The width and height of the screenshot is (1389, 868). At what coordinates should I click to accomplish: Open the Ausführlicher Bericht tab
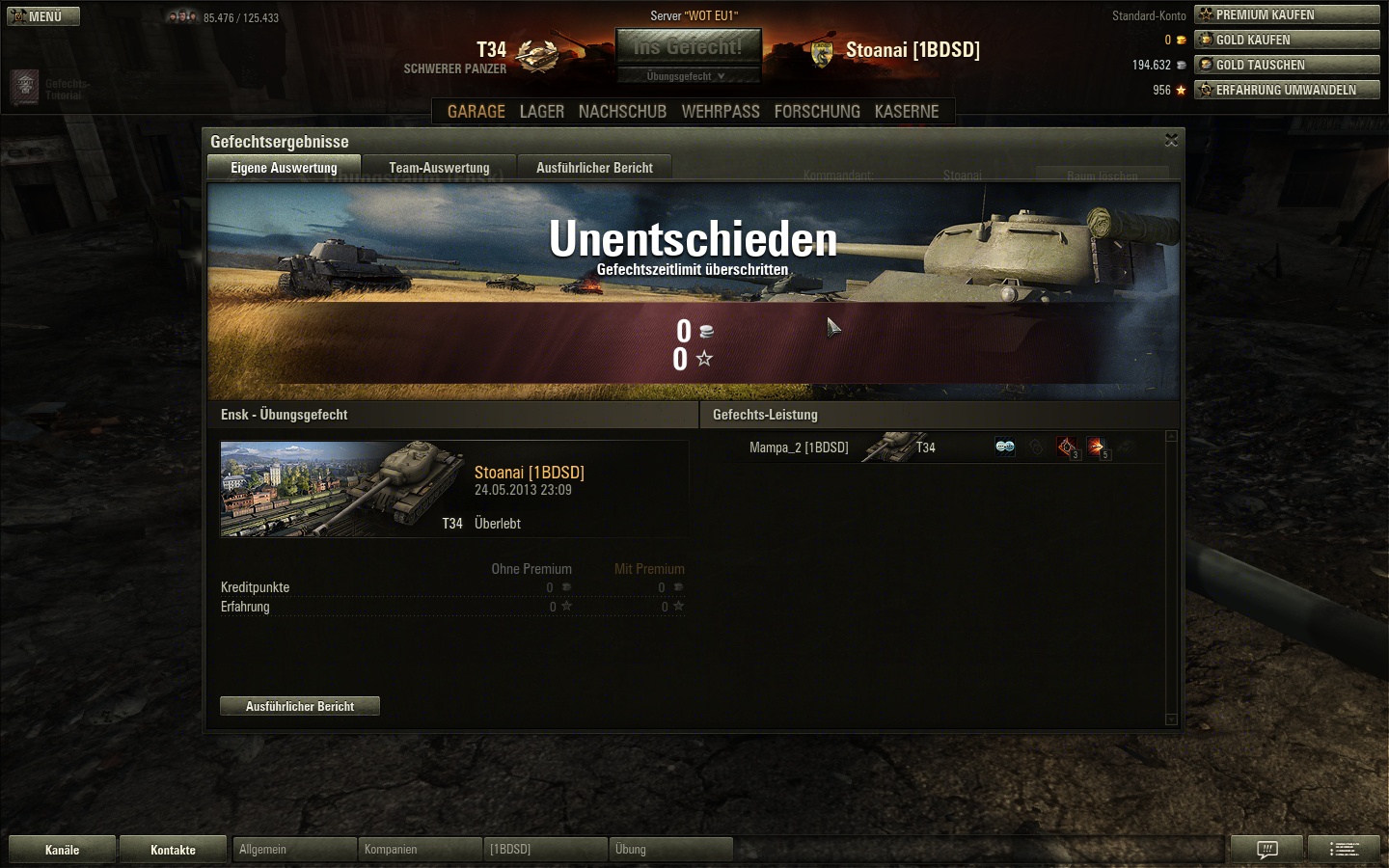594,168
